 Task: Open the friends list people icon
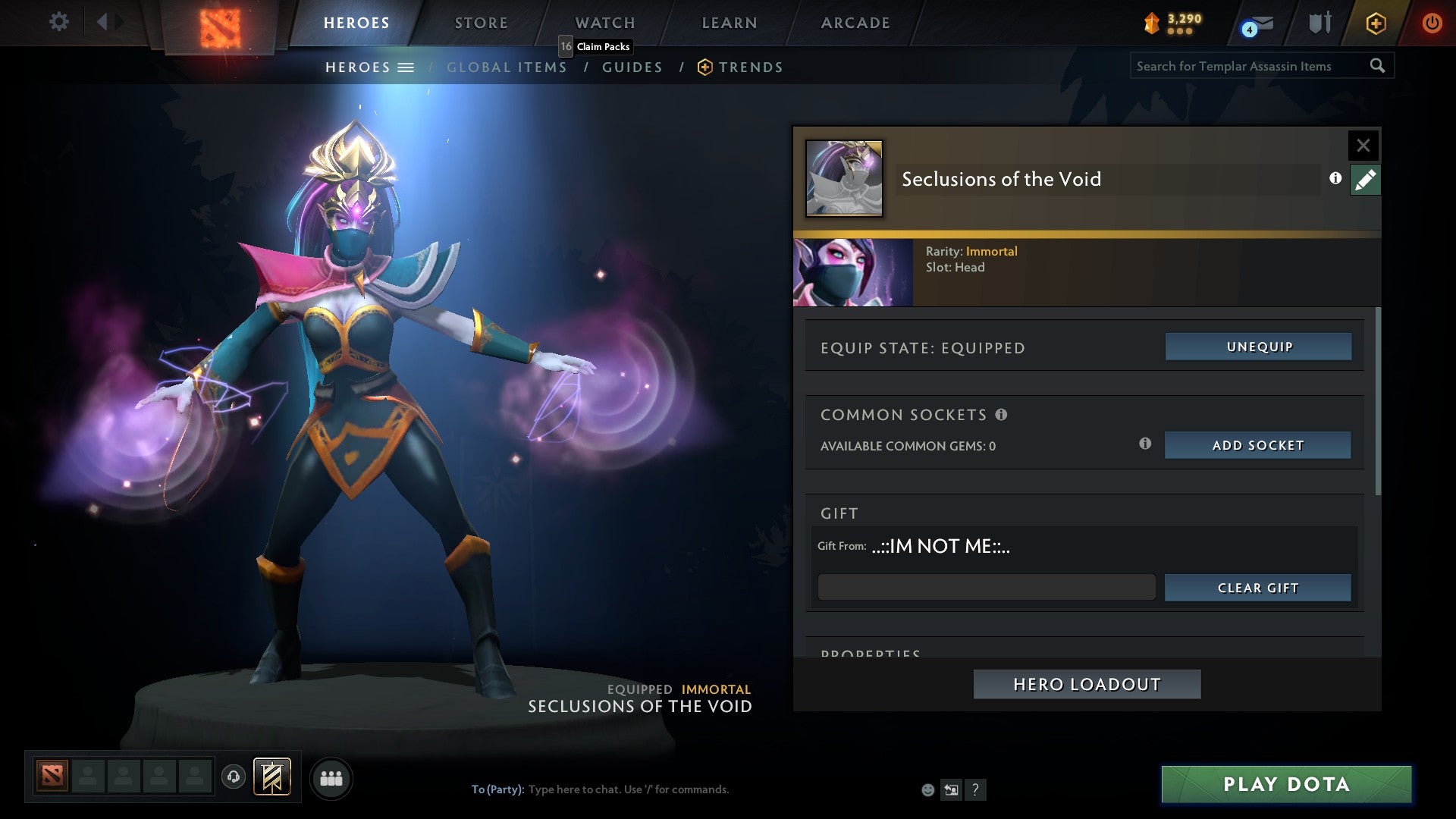pos(331,778)
